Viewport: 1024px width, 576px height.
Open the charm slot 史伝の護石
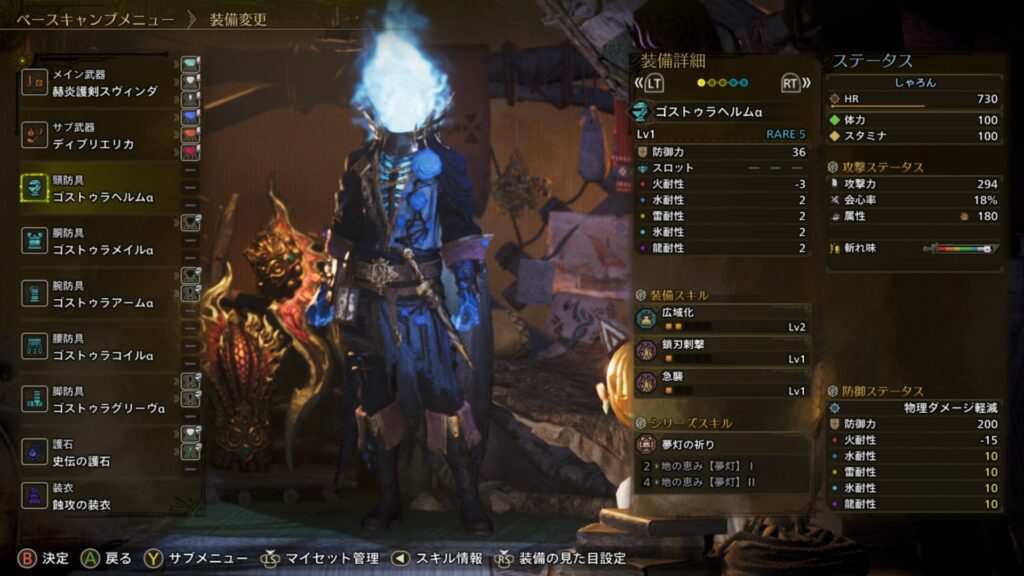[100, 452]
